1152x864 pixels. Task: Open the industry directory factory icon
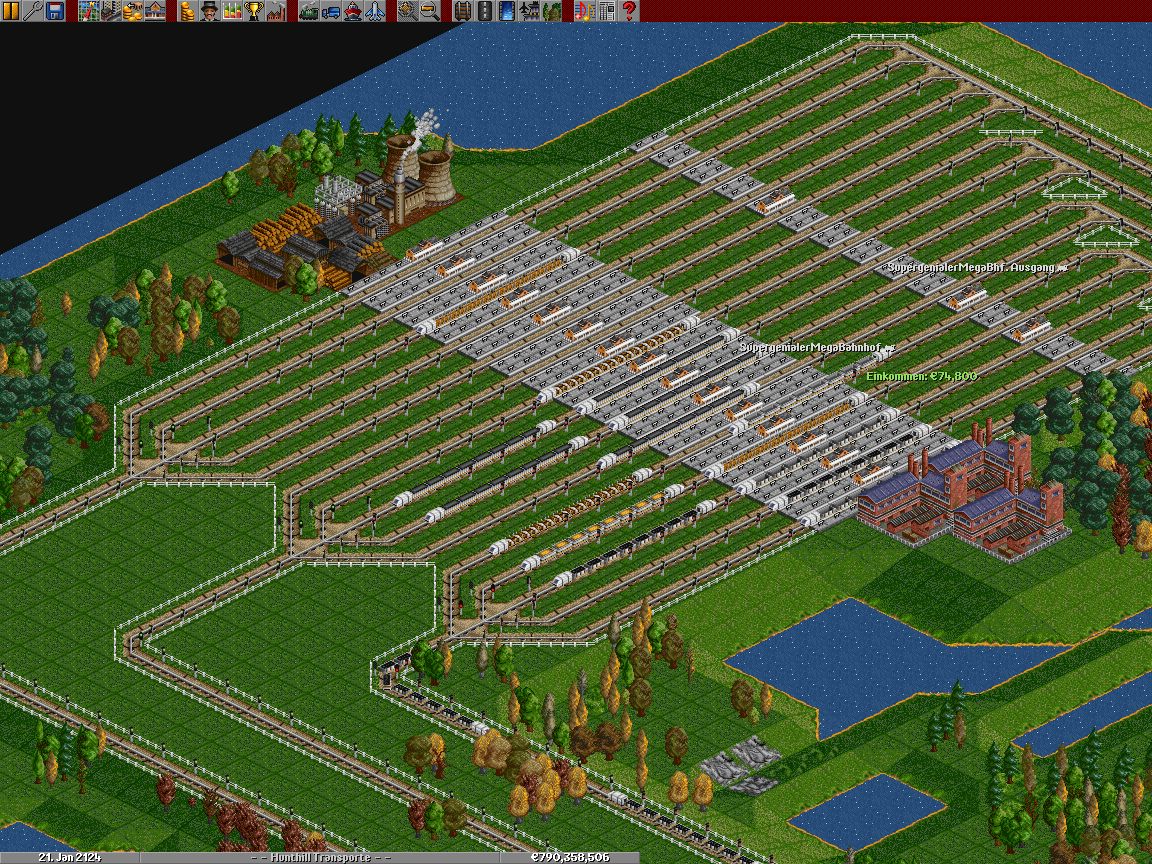tap(275, 11)
